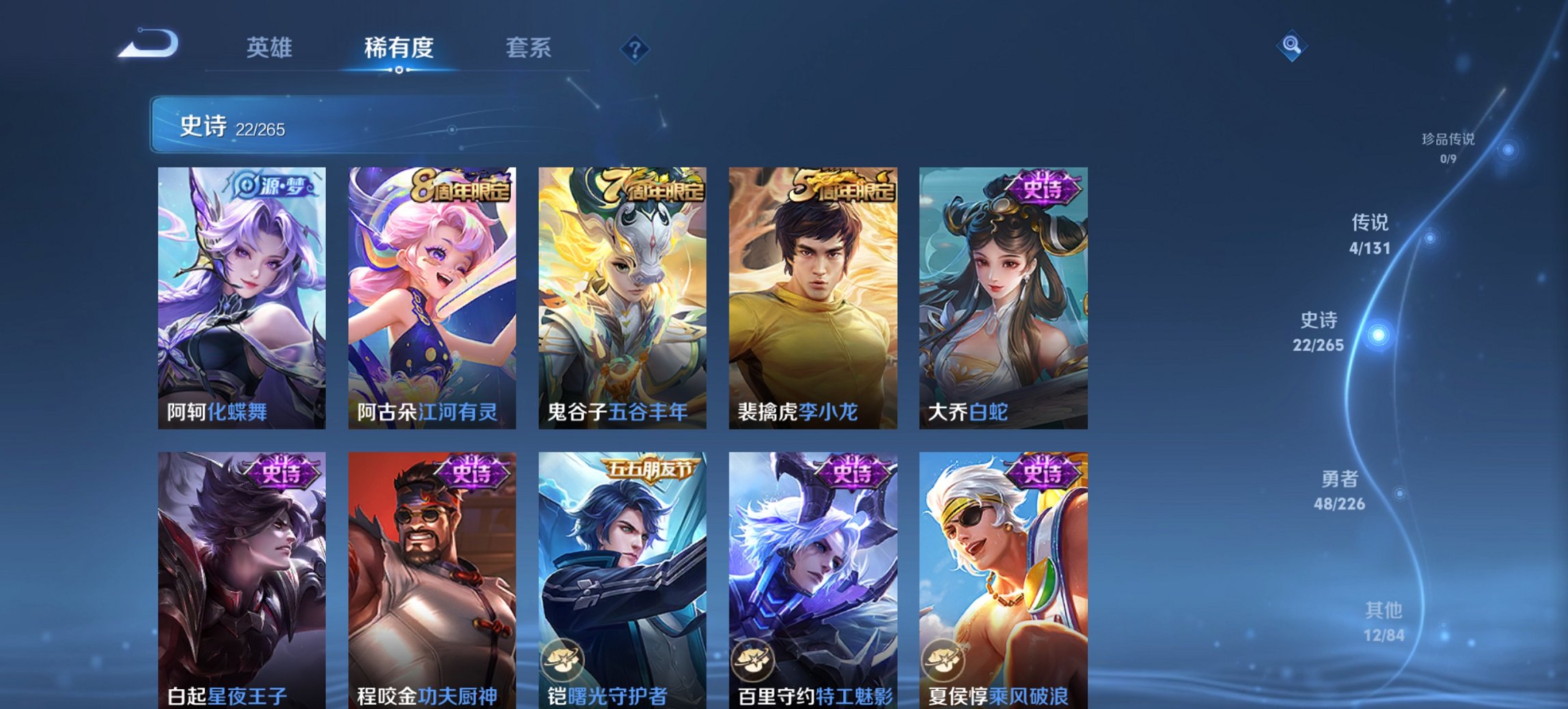Click the question mark help icon
1568x709 pixels.
coord(635,50)
